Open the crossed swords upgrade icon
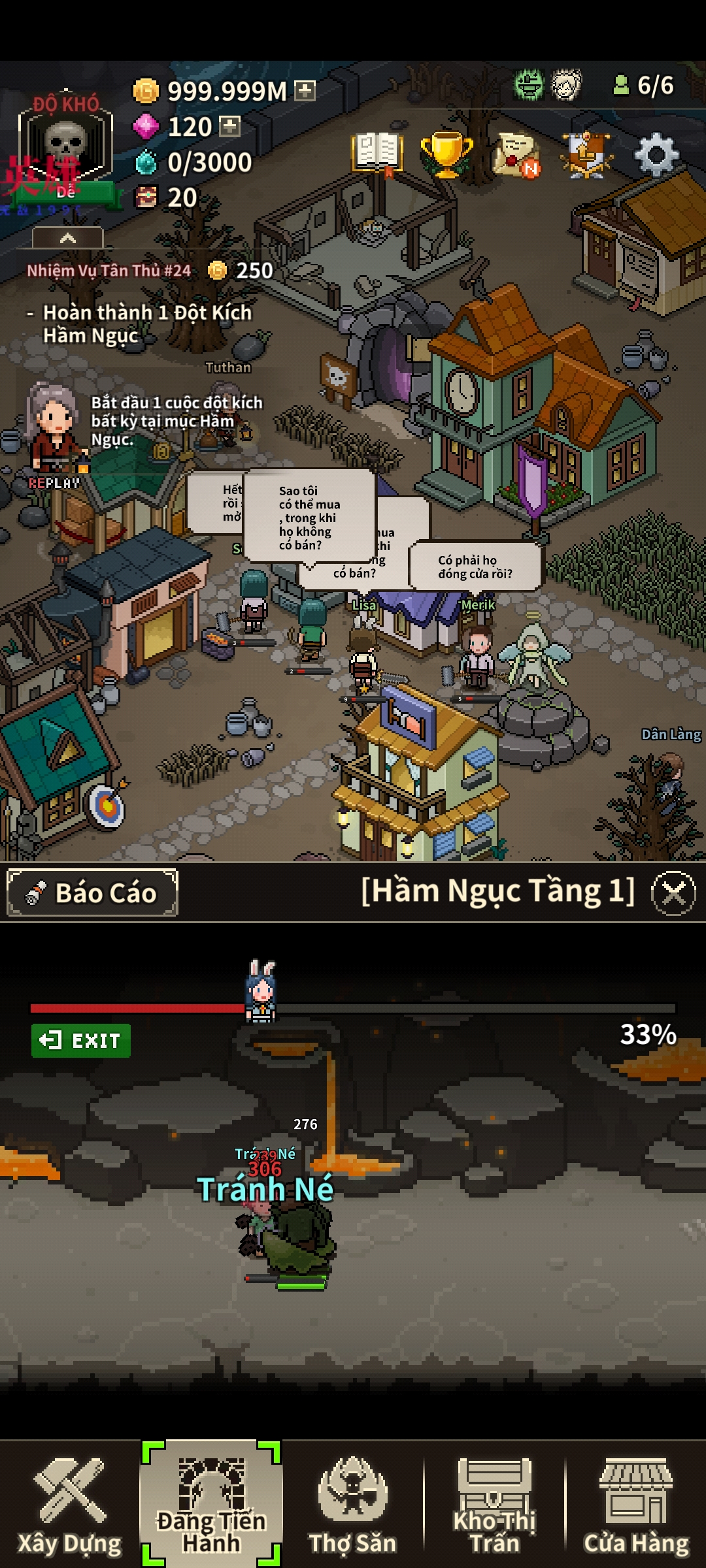Image resolution: width=706 pixels, height=1568 pixels. coord(586,155)
